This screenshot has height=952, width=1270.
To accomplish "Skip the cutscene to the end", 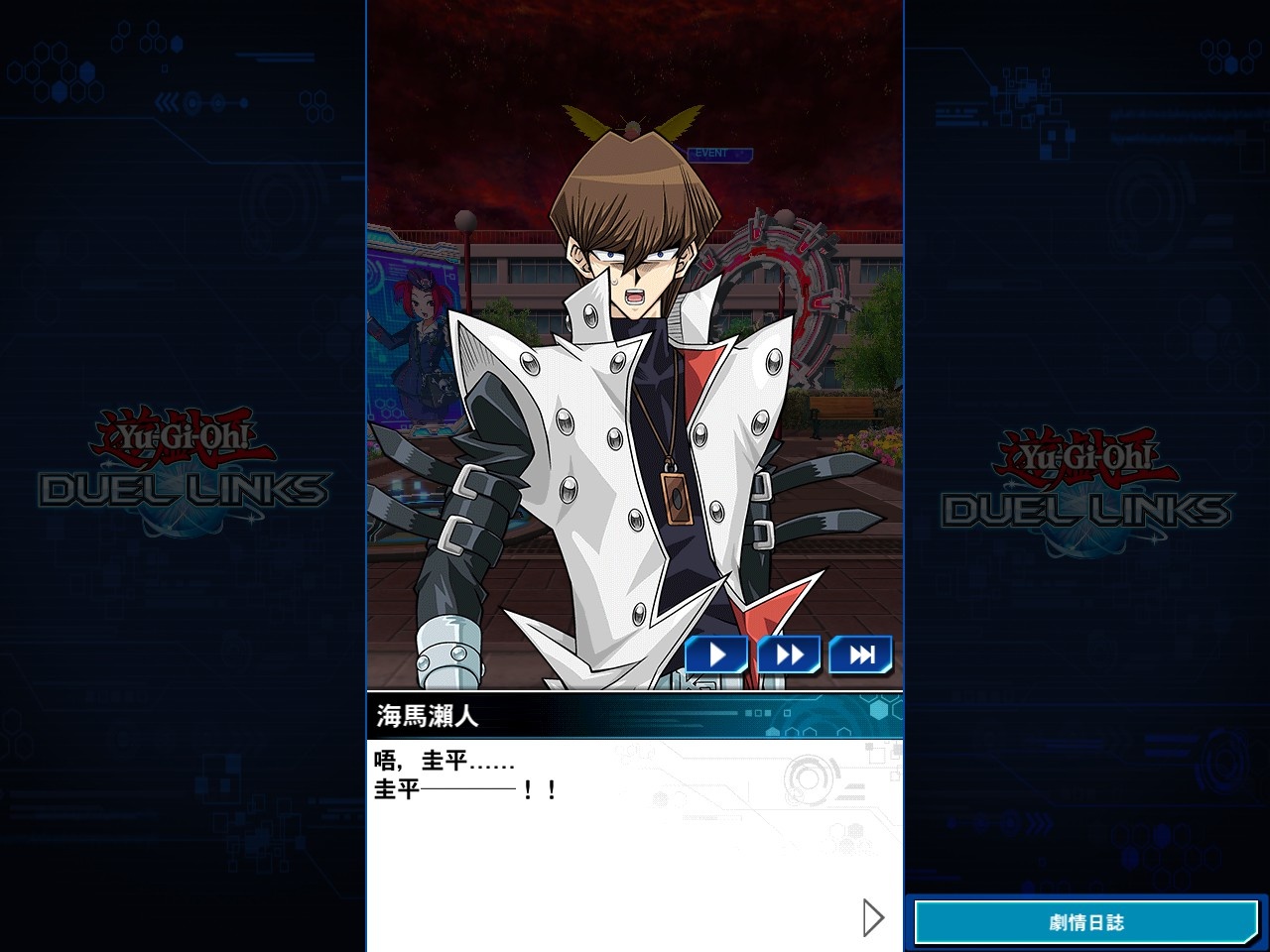I will coord(860,654).
